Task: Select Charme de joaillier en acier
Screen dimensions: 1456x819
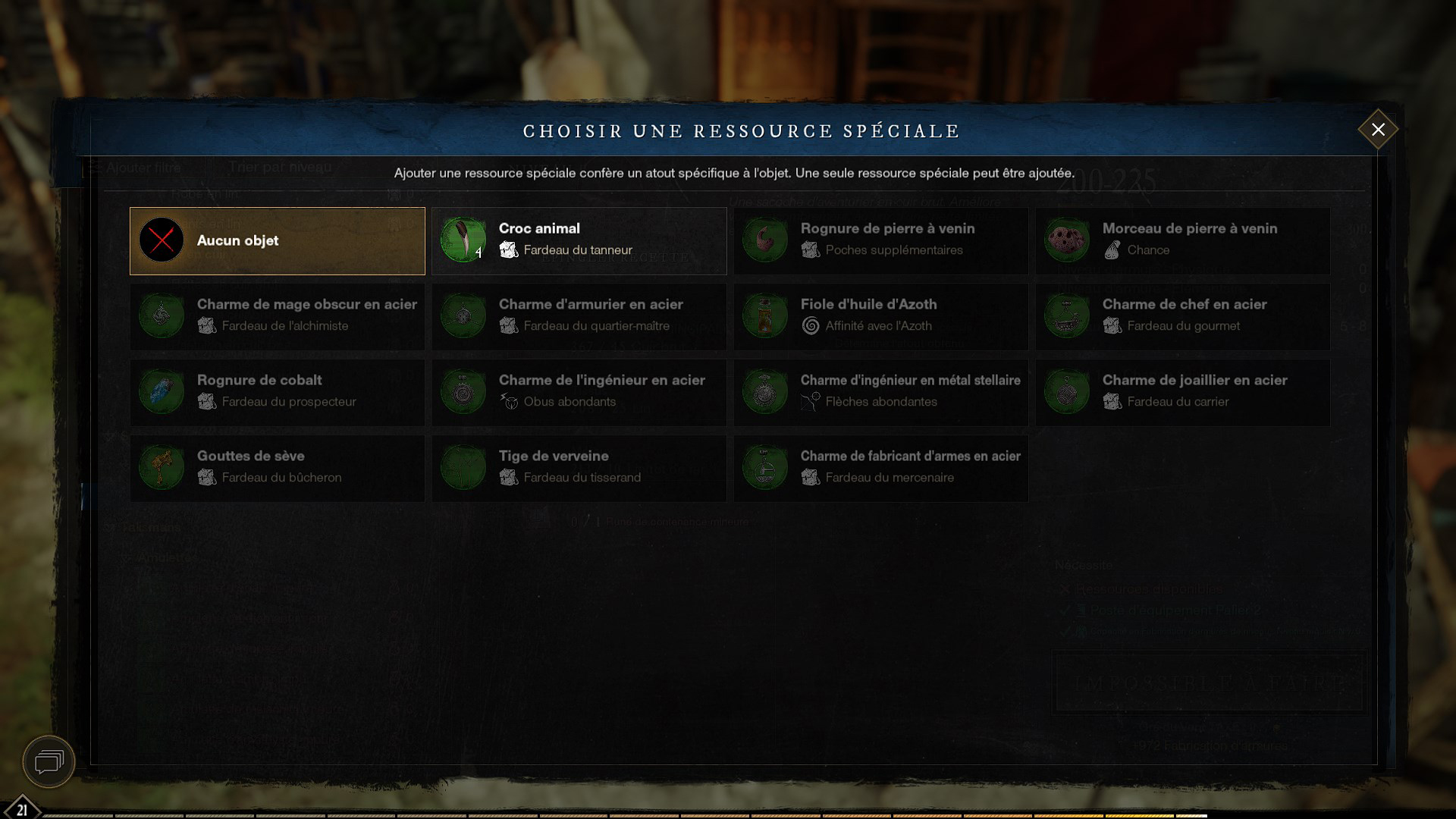Action: click(1182, 392)
